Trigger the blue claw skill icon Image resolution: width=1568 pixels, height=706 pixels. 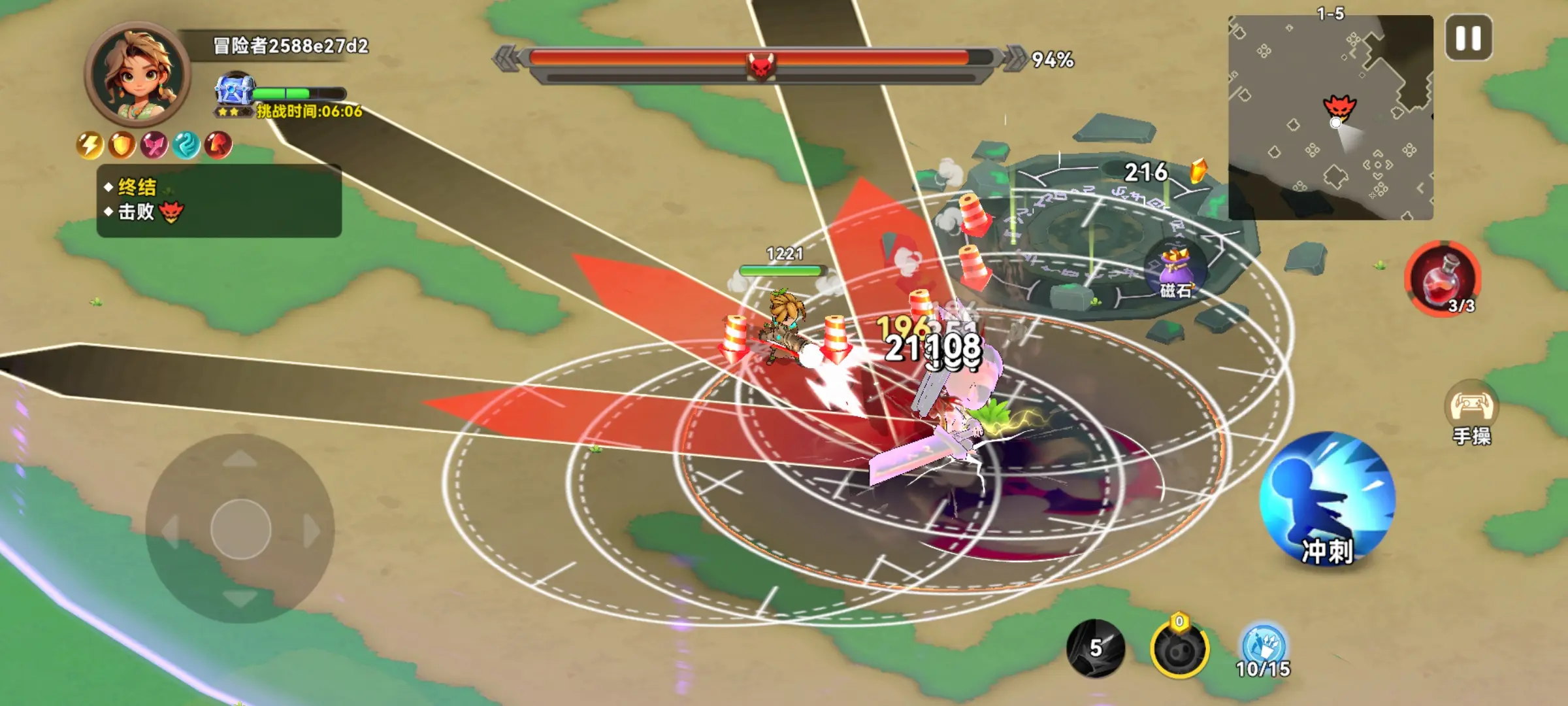[x=1264, y=647]
